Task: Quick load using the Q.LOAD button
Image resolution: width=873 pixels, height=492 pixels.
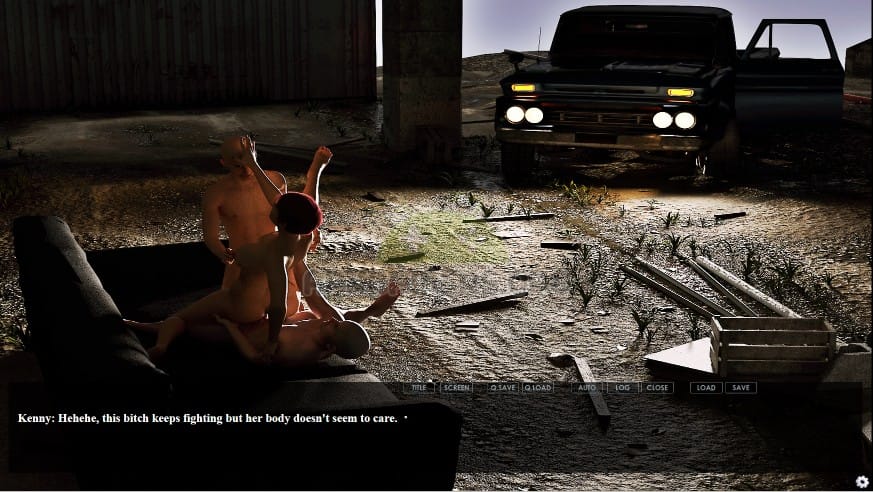Action: (x=537, y=387)
